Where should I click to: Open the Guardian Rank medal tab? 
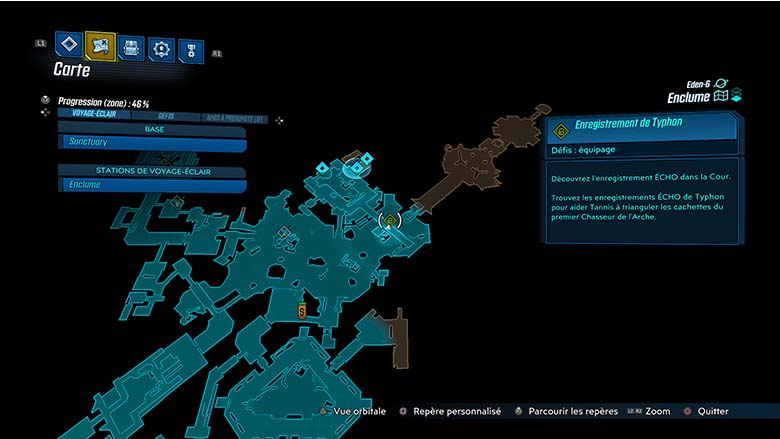(190, 50)
